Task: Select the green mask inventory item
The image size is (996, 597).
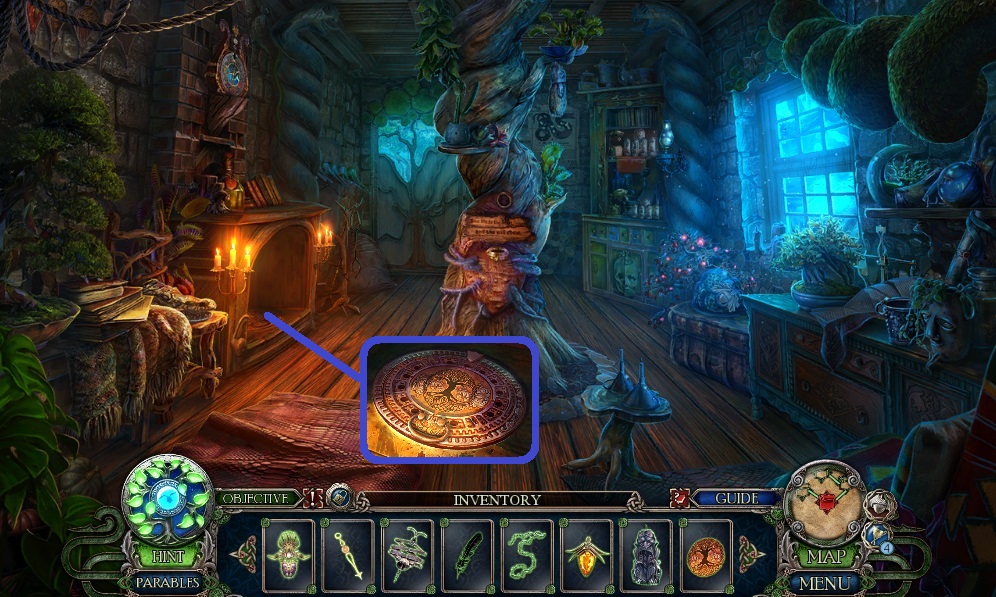Action: click(288, 553)
